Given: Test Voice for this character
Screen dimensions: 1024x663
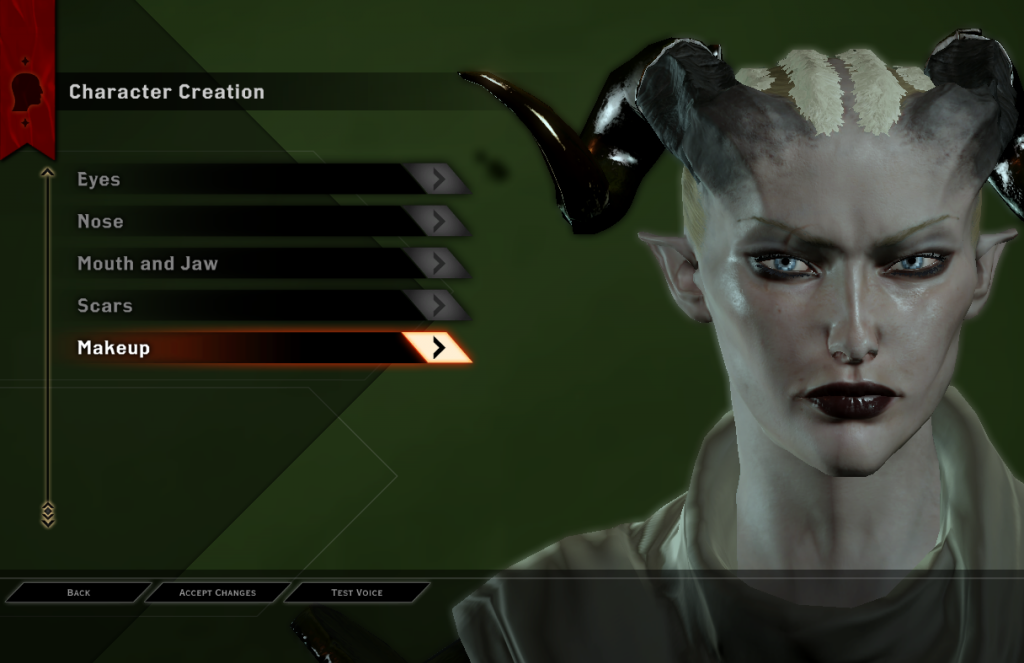Looking at the screenshot, I should click(357, 593).
